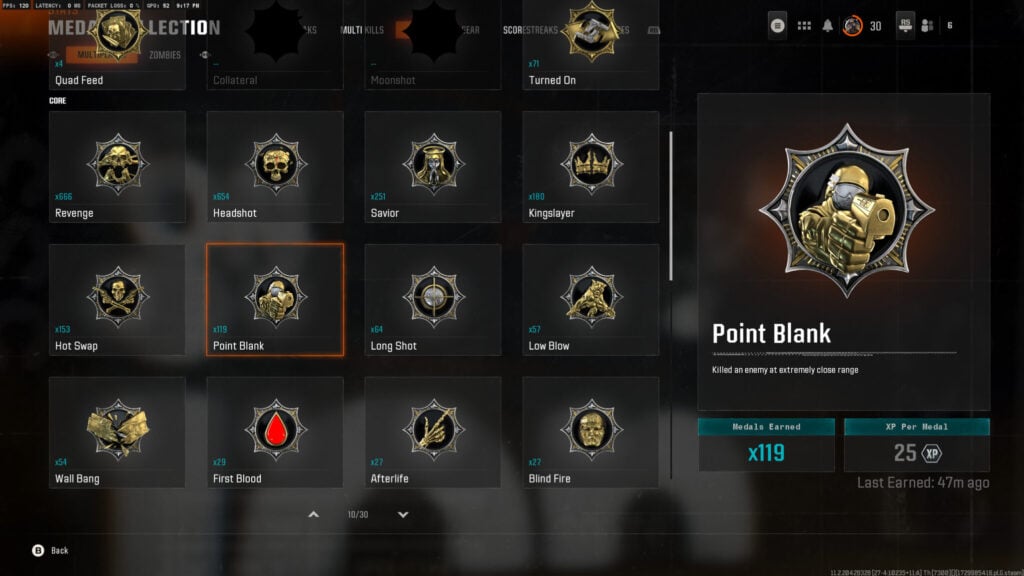Image resolution: width=1024 pixels, height=576 pixels.
Task: Choose the Savior medal
Action: pyautogui.click(x=433, y=166)
